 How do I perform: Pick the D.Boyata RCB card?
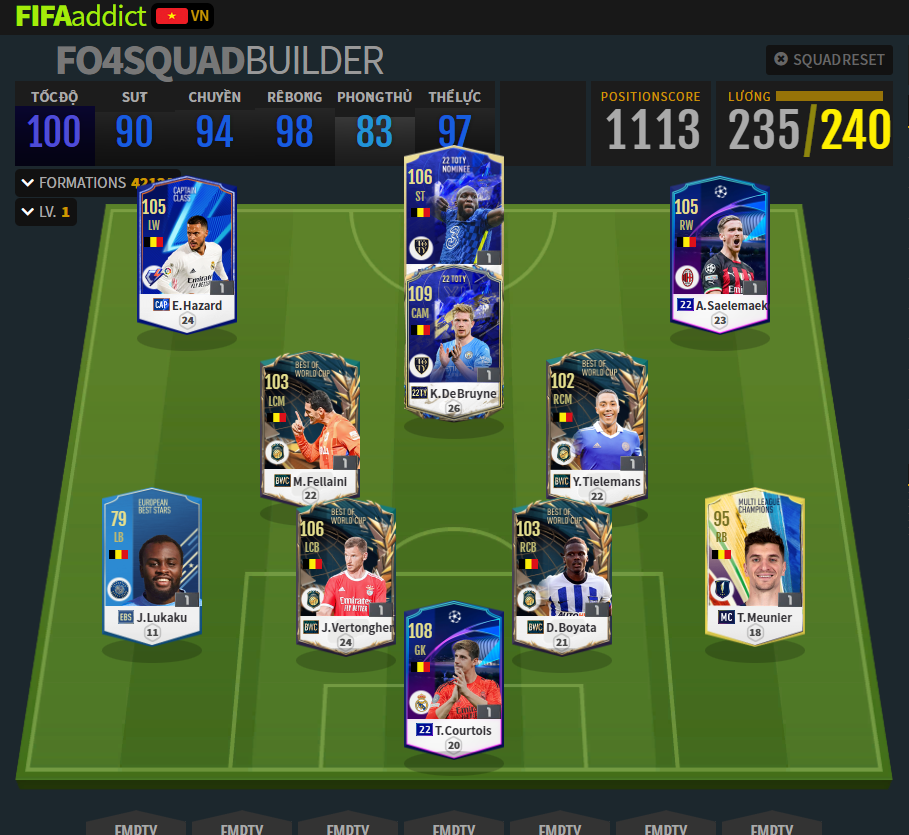tap(561, 573)
